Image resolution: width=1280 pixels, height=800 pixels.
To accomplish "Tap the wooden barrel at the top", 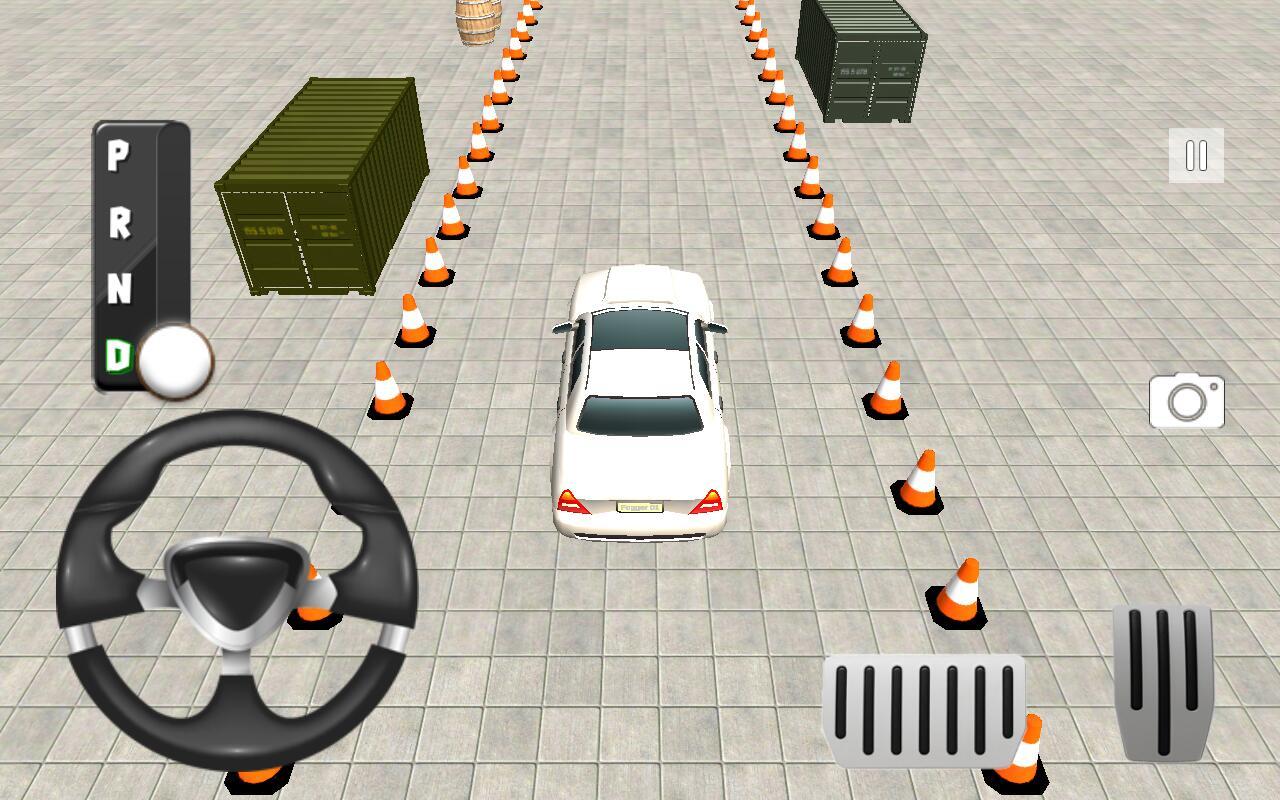I will [x=477, y=22].
